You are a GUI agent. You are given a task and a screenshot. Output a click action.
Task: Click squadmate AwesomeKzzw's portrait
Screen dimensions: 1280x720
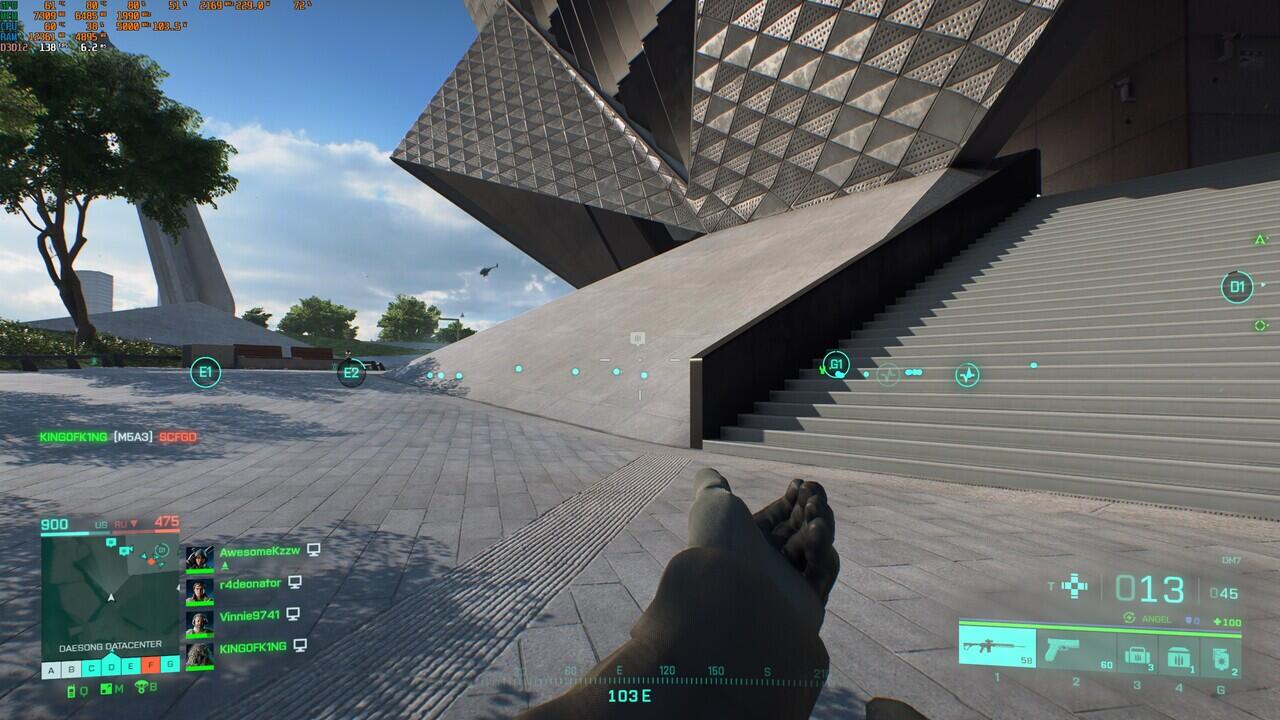[x=200, y=557]
